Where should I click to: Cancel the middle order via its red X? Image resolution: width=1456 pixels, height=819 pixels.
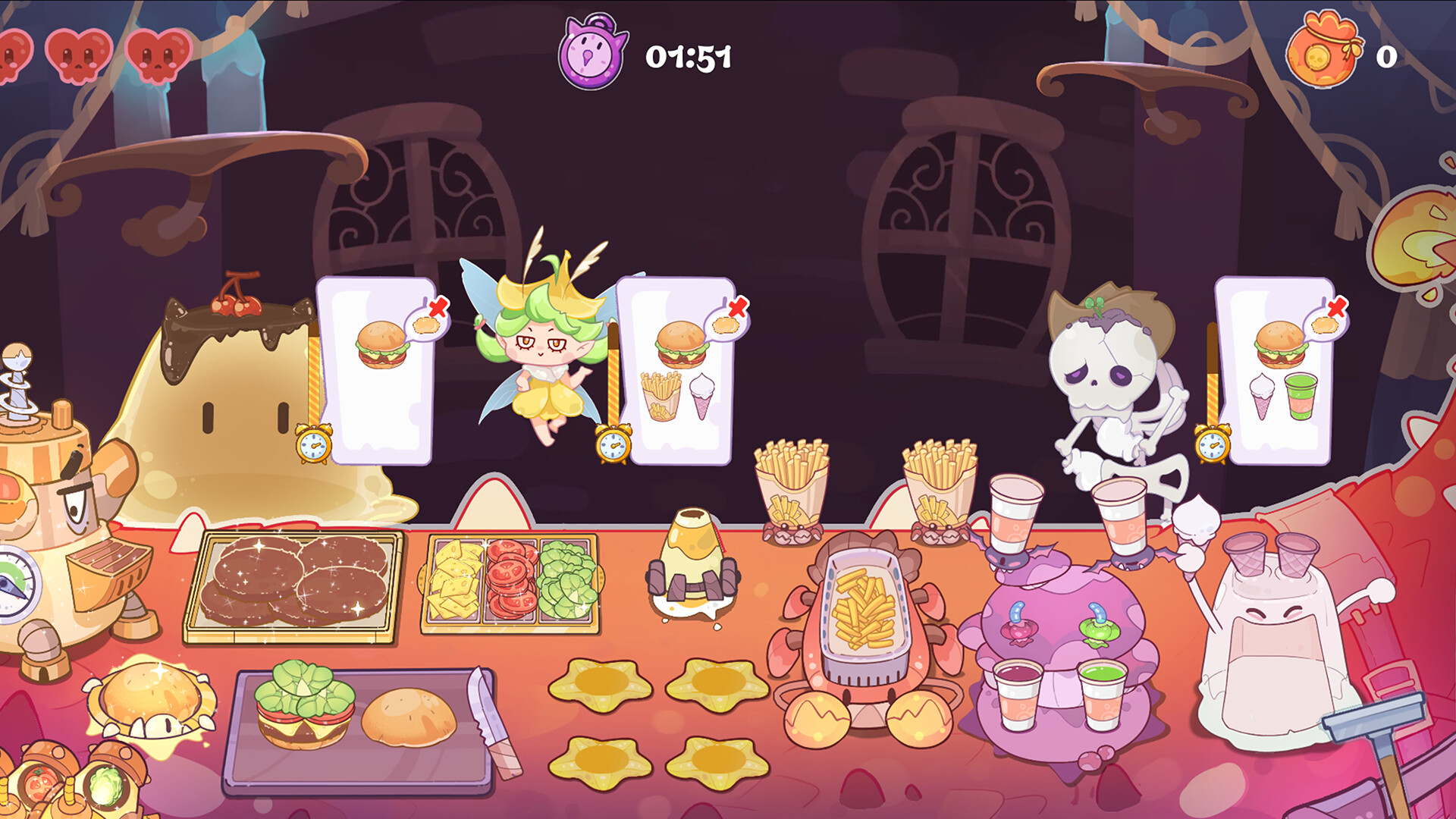(x=739, y=306)
